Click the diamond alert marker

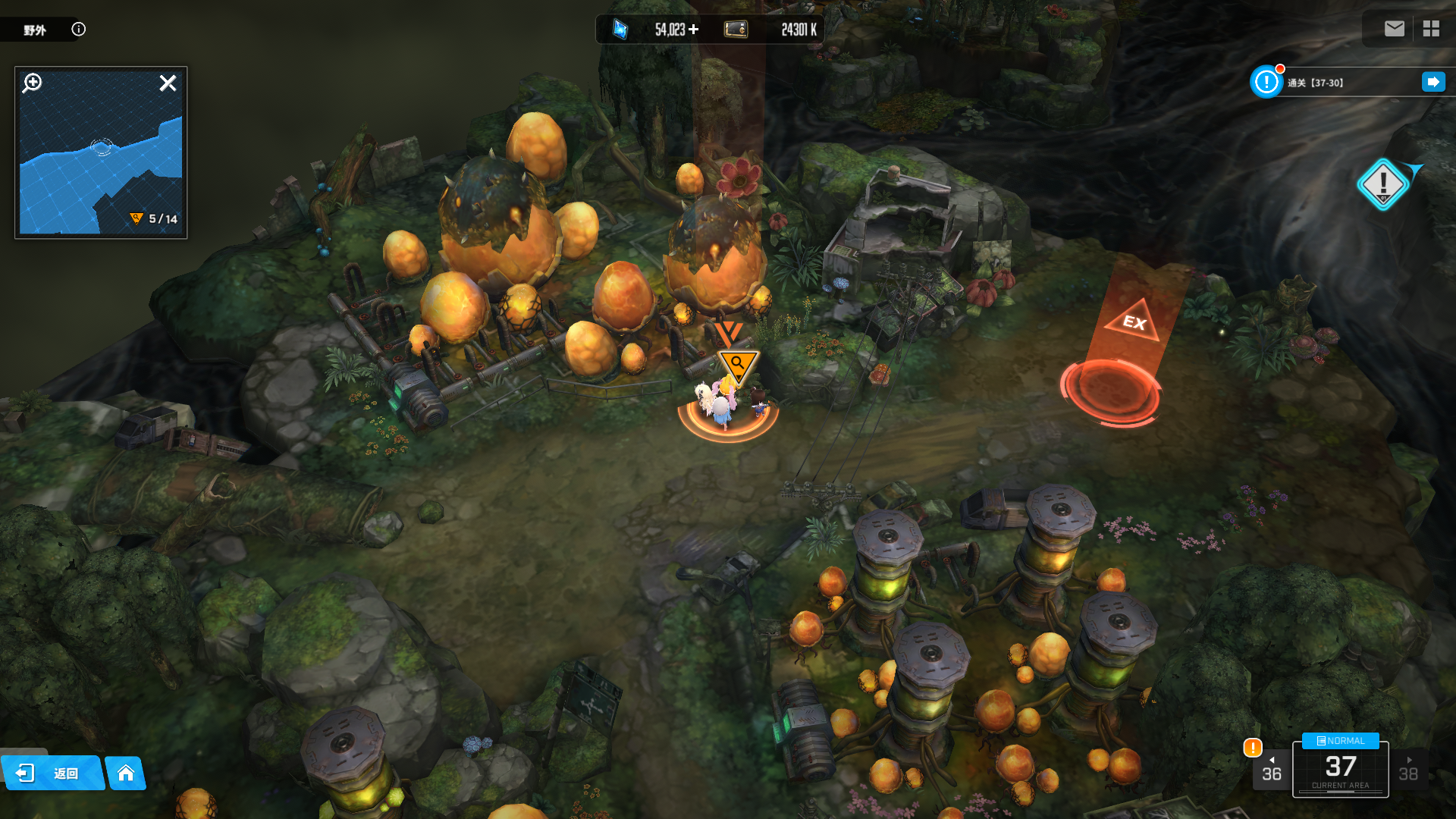(x=1382, y=184)
